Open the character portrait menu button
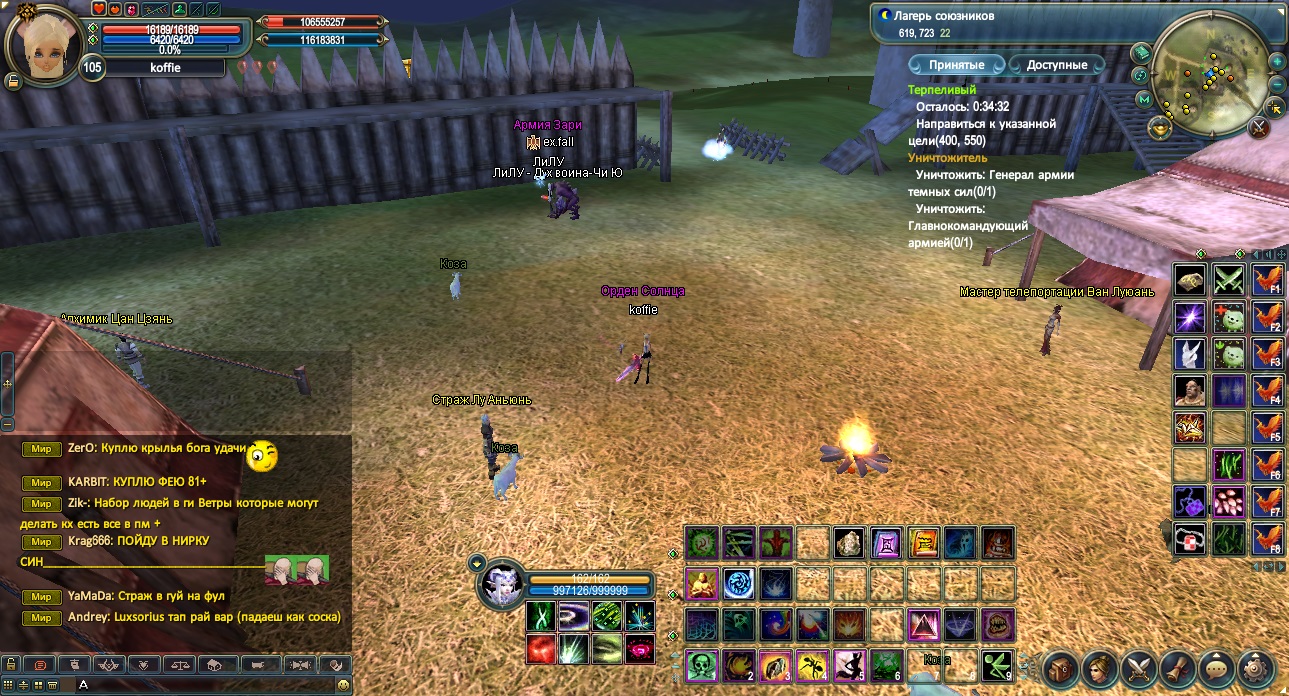The image size is (1289, 696). [1100, 669]
